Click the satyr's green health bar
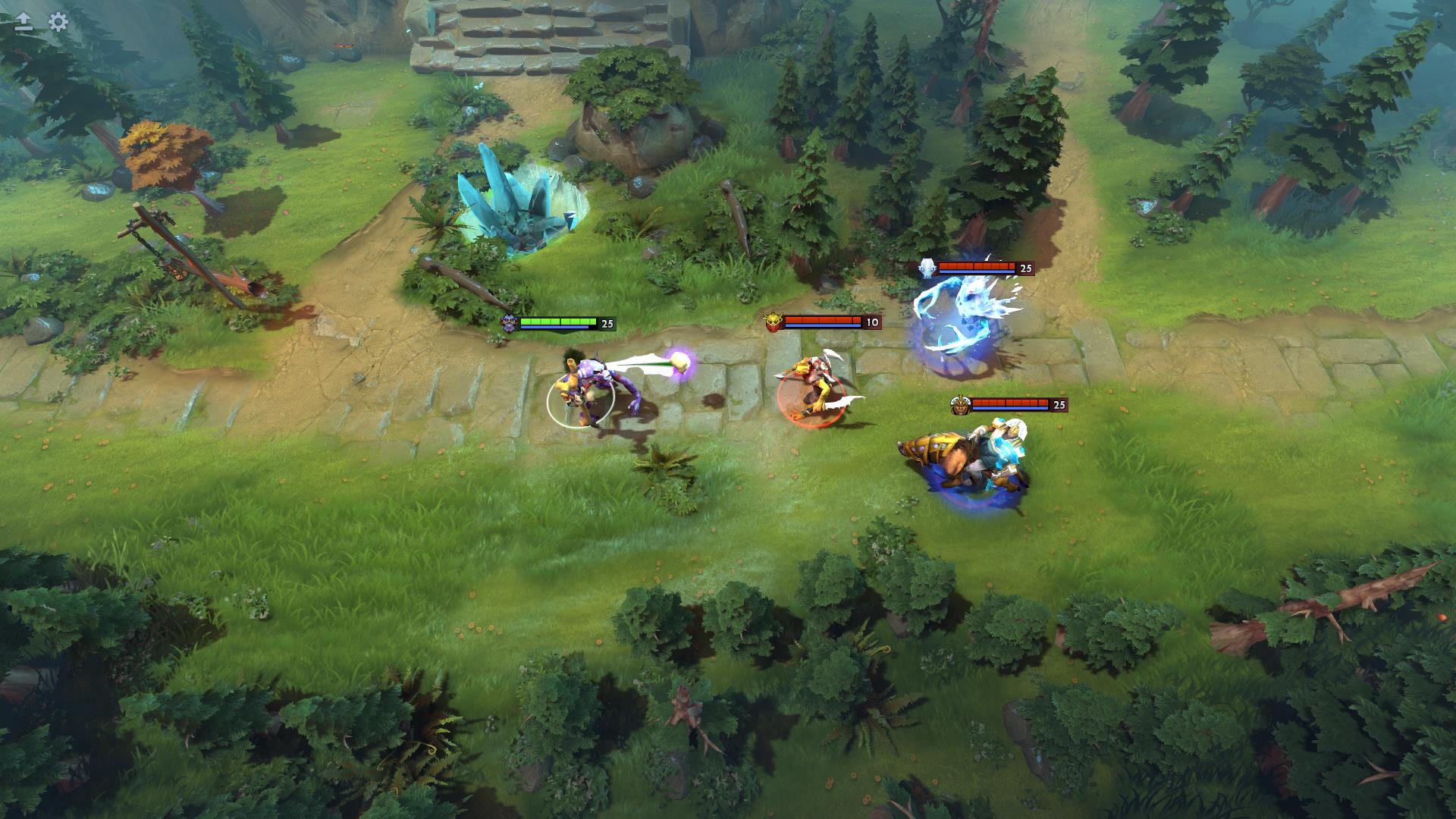 (559, 322)
